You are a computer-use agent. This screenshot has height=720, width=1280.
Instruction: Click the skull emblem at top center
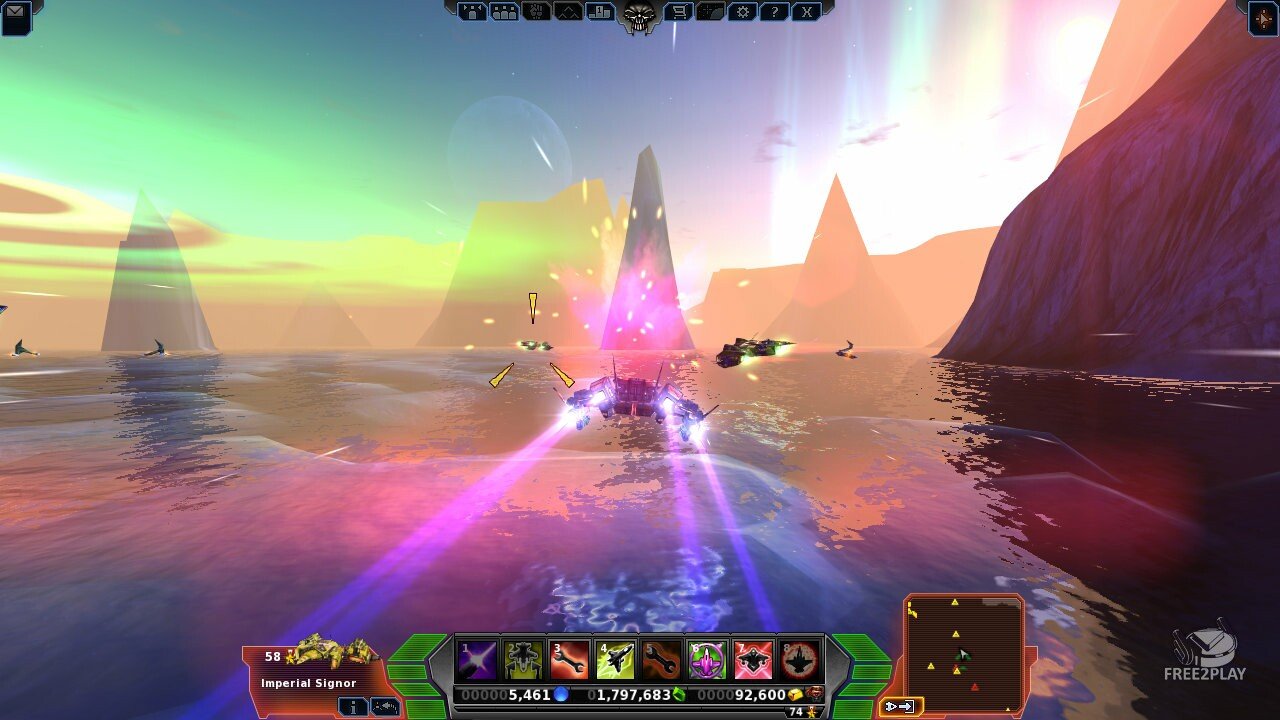point(639,14)
